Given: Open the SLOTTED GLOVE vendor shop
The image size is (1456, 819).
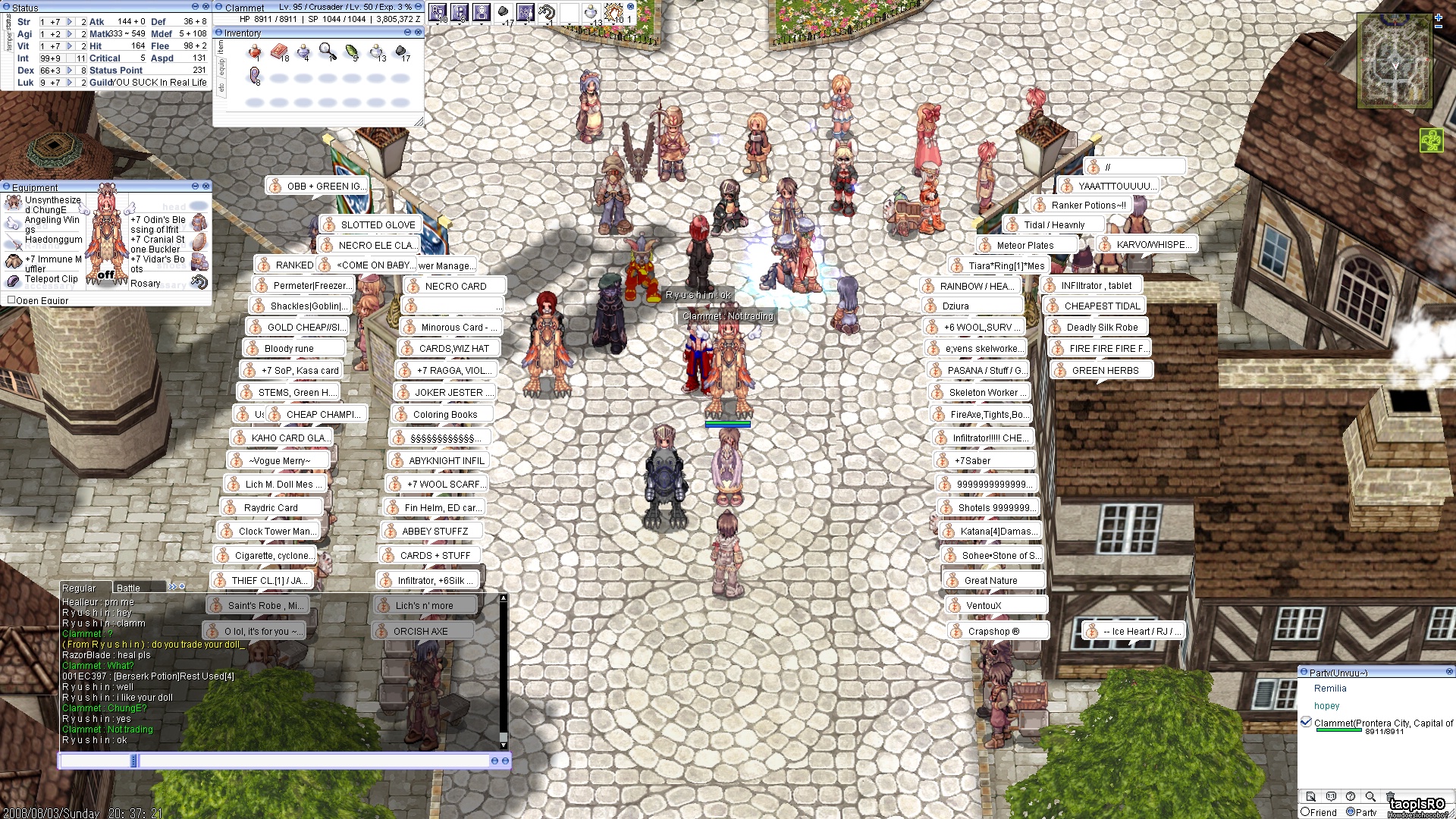Looking at the screenshot, I should click(378, 225).
